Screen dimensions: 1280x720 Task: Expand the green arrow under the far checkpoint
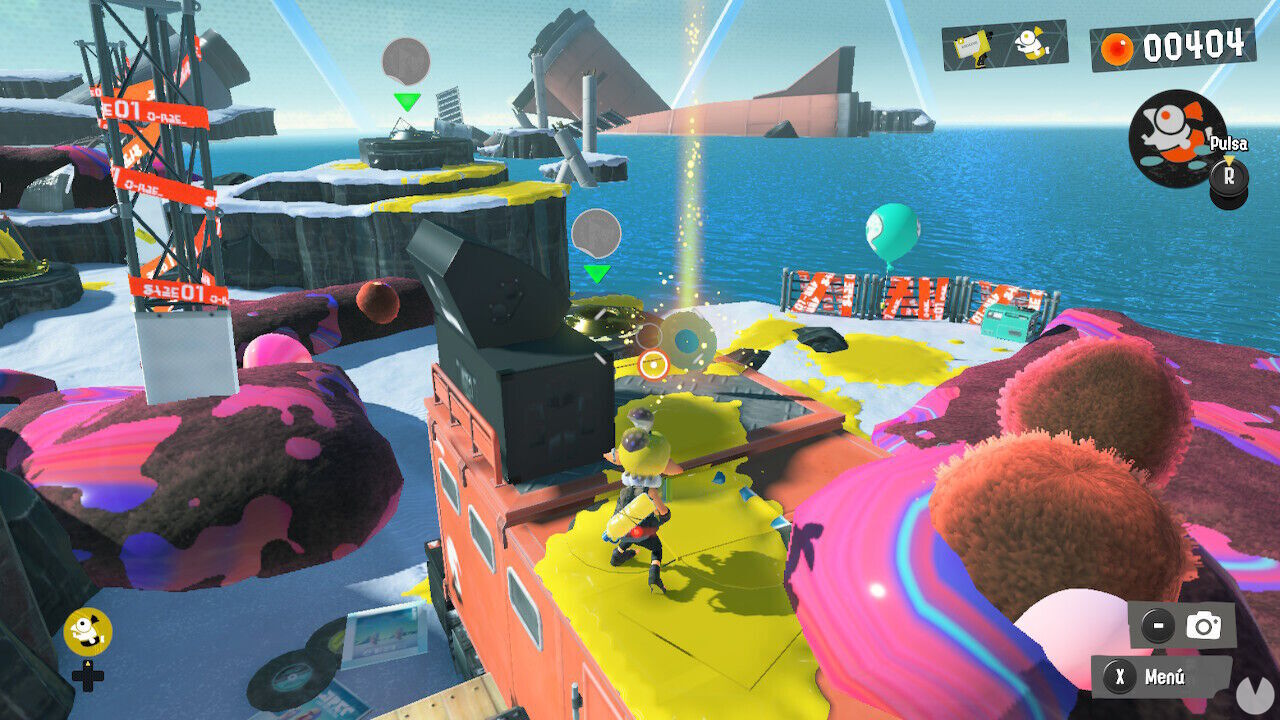tap(406, 100)
